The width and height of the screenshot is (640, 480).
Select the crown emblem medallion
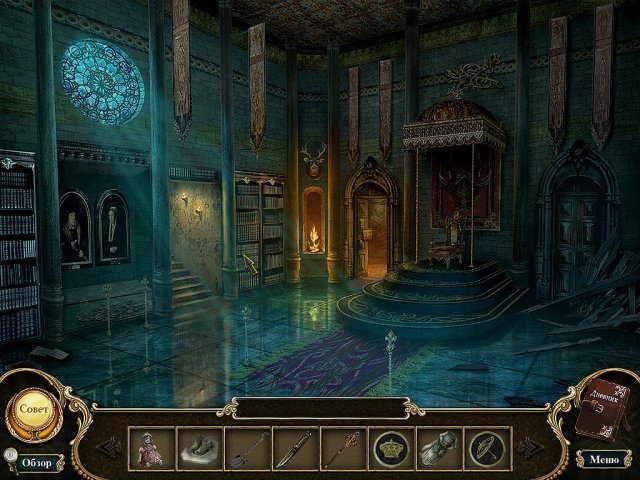[x=391, y=447]
